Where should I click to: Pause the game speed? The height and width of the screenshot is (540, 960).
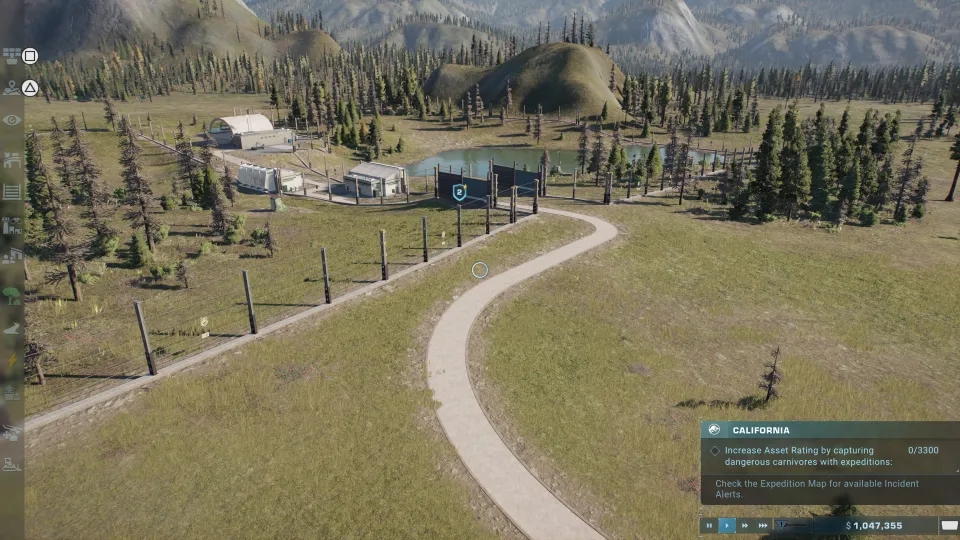tap(710, 525)
